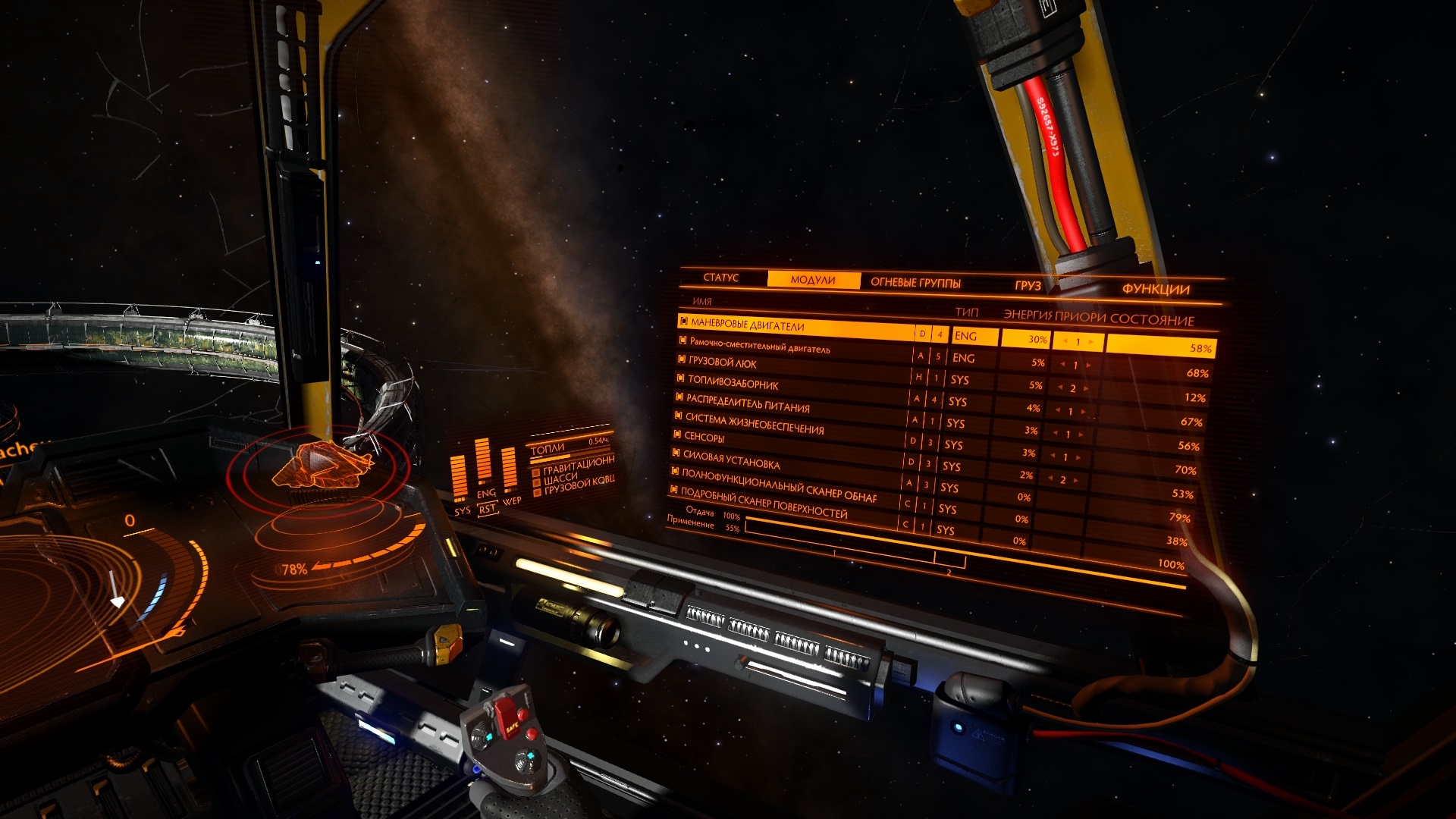This screenshot has height=819, width=1456.
Task: Select the ГРУЗОВОЙ ЛЮК module row
Action: point(723,362)
